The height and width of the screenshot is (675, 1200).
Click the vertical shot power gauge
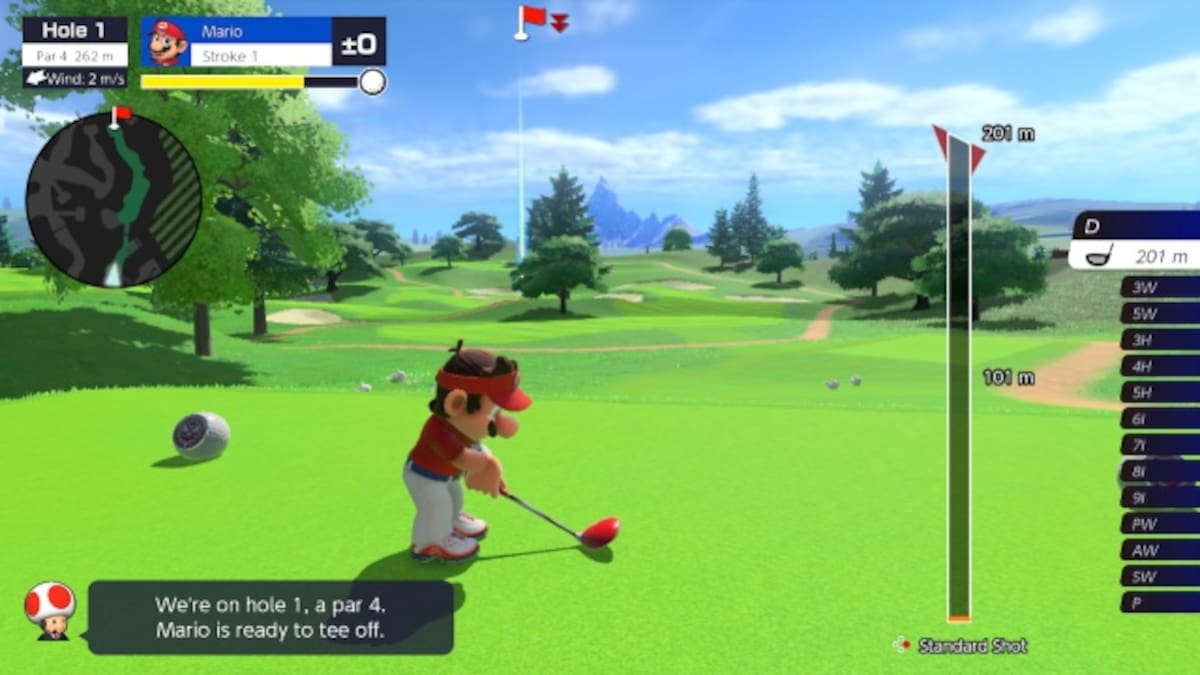[959, 380]
